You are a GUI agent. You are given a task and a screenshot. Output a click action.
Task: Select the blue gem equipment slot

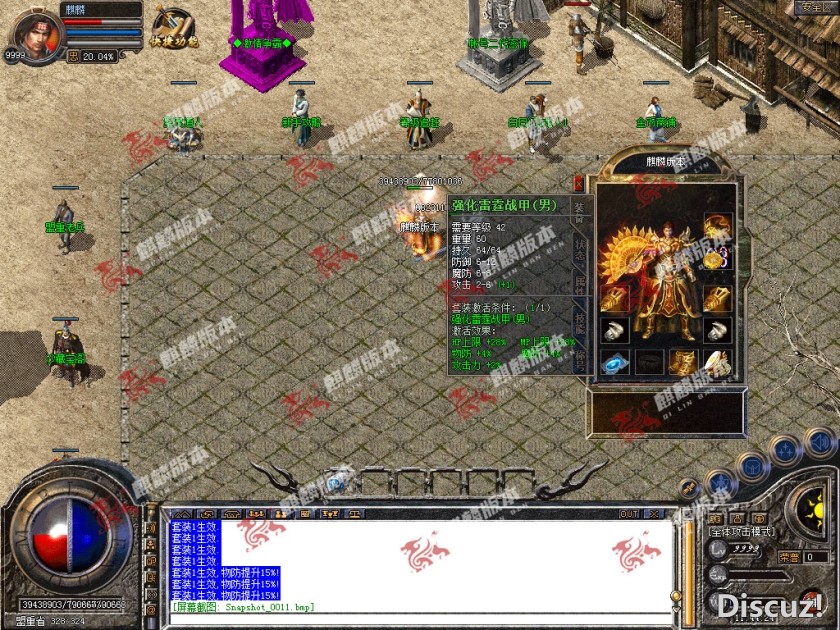pyautogui.click(x=615, y=362)
